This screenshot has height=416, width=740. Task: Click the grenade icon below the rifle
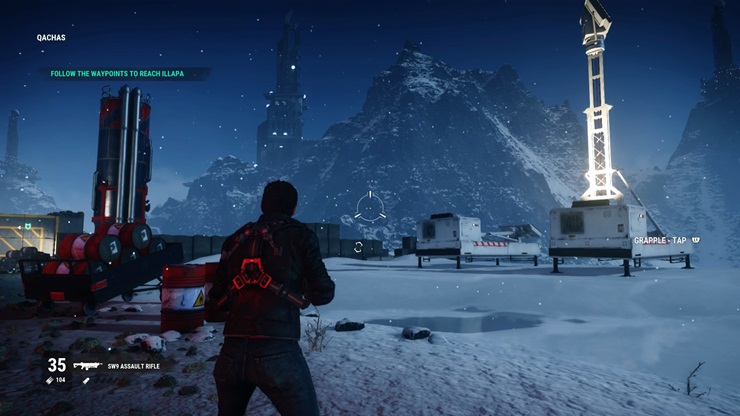pyautogui.click(x=86, y=381)
